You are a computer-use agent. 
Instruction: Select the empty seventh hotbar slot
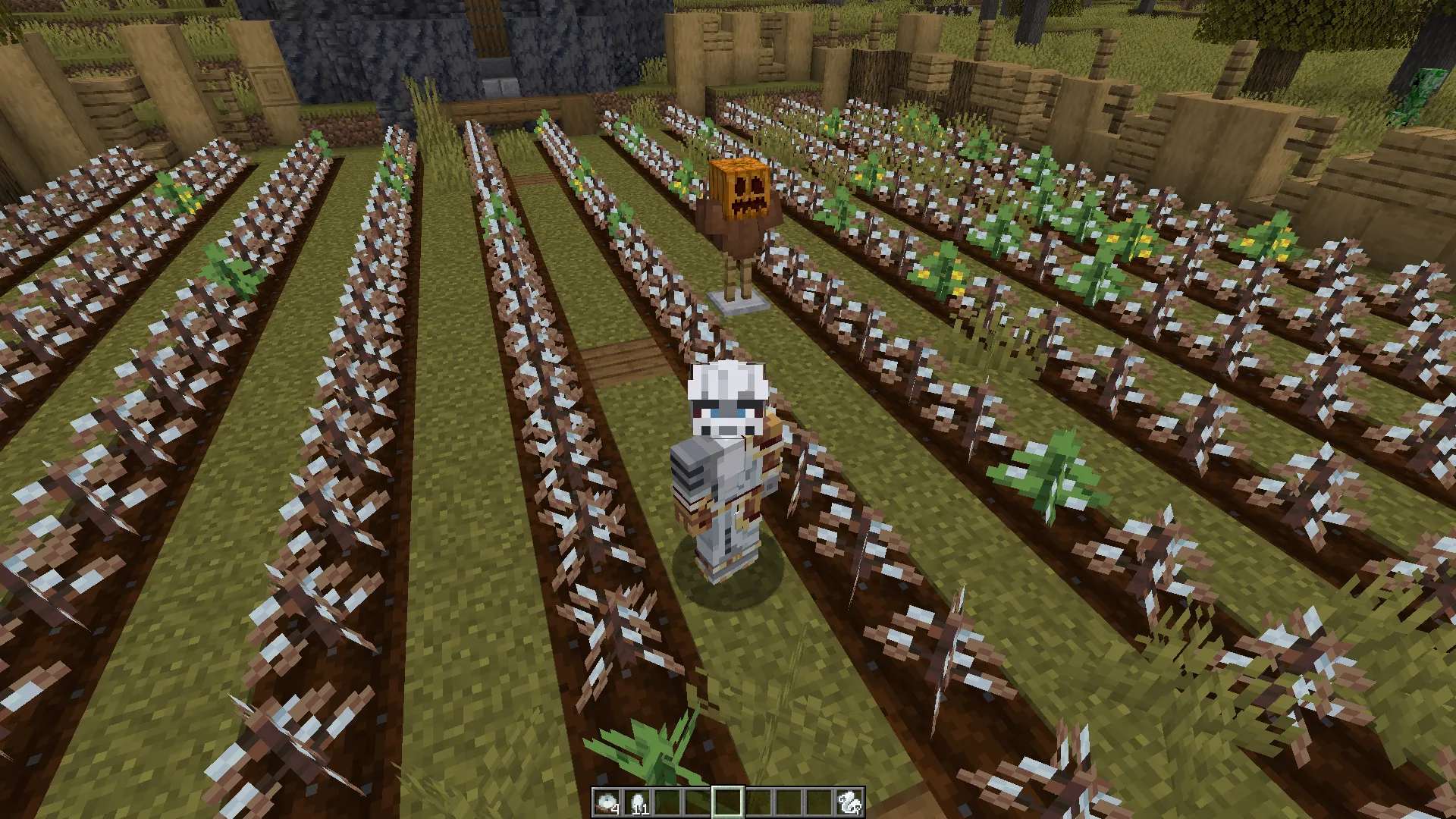coord(789,802)
